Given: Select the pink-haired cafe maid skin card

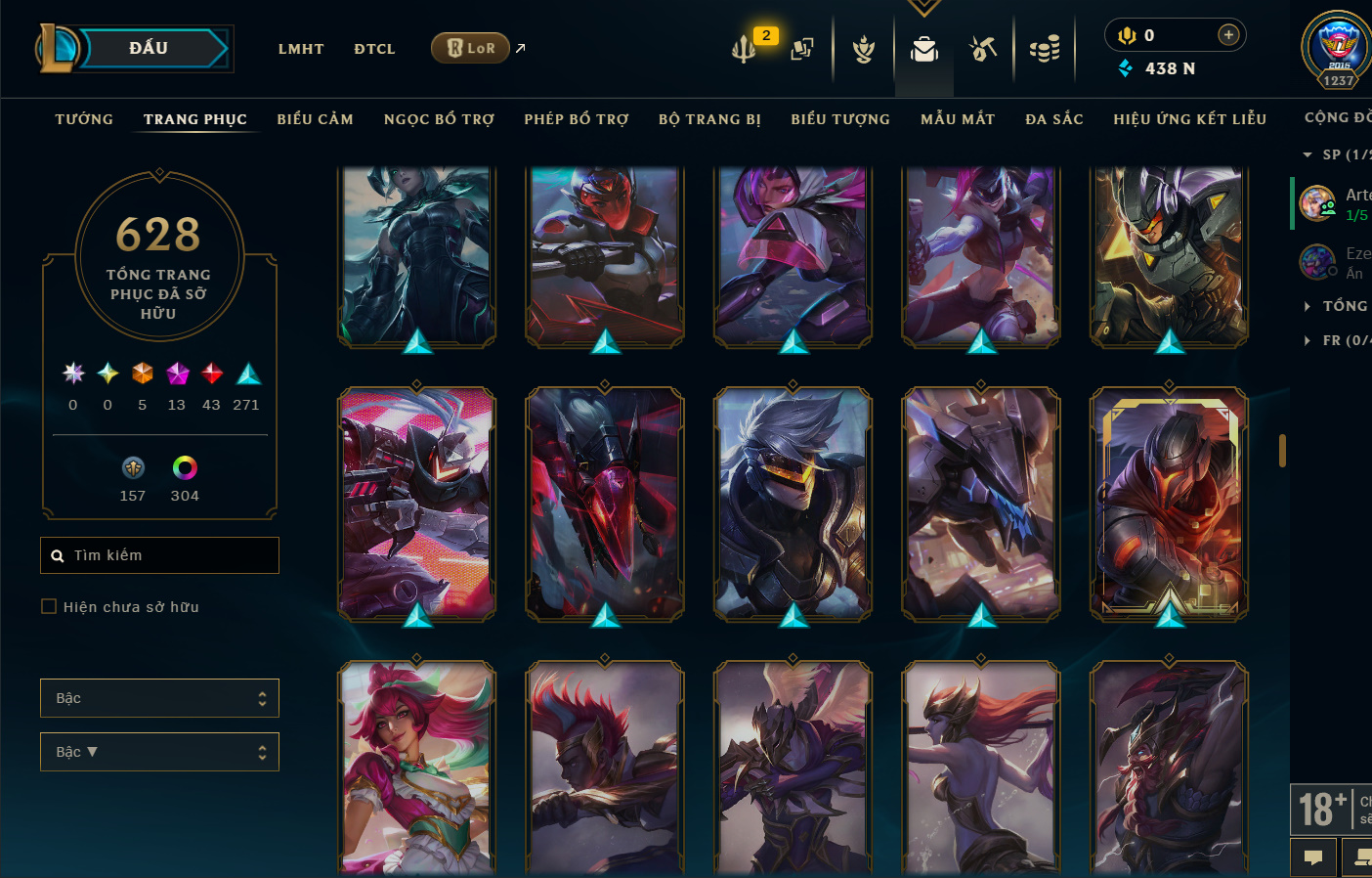Looking at the screenshot, I should pyautogui.click(x=417, y=768).
